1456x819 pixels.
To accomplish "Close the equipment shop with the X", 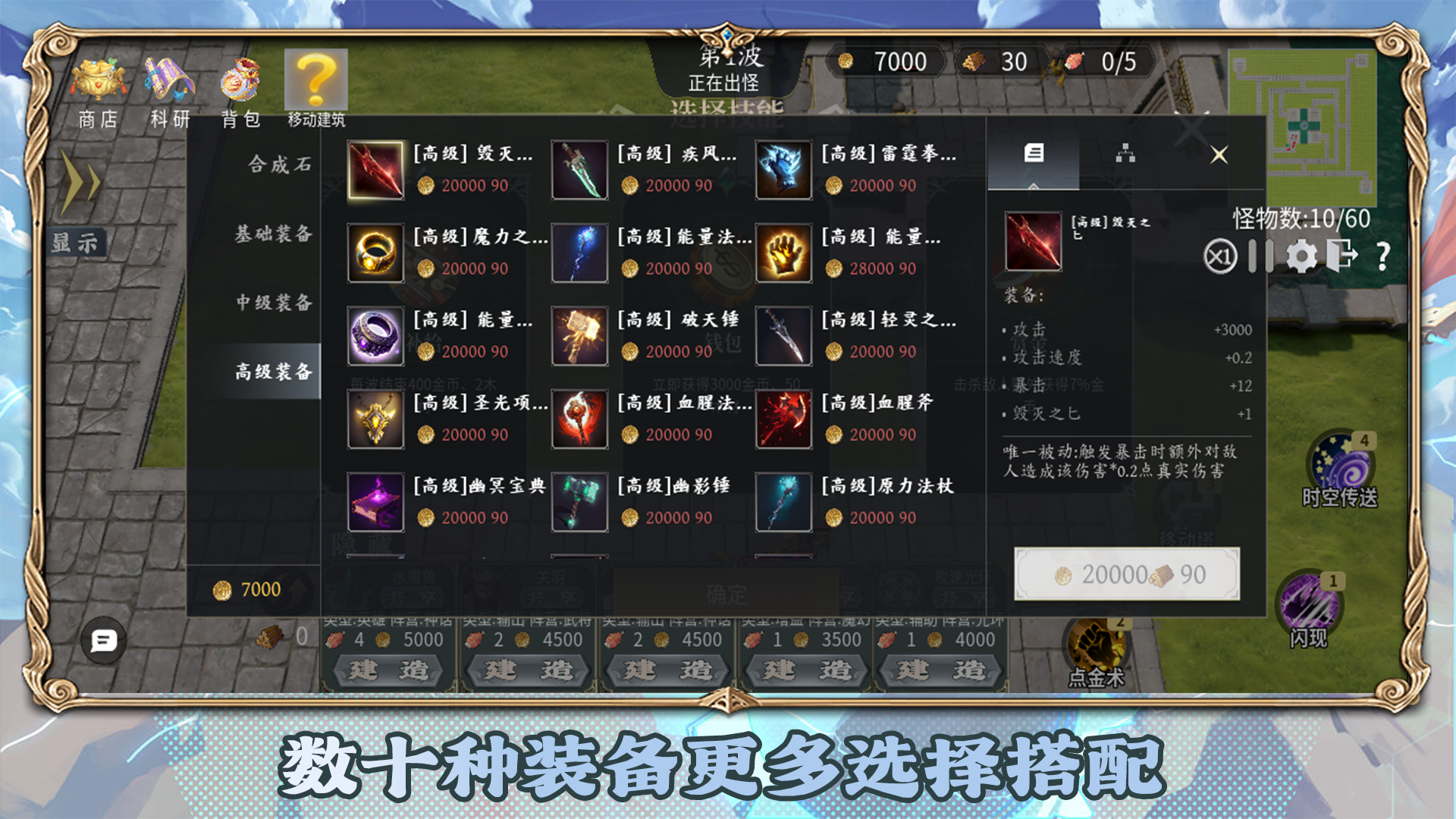I will [1220, 155].
